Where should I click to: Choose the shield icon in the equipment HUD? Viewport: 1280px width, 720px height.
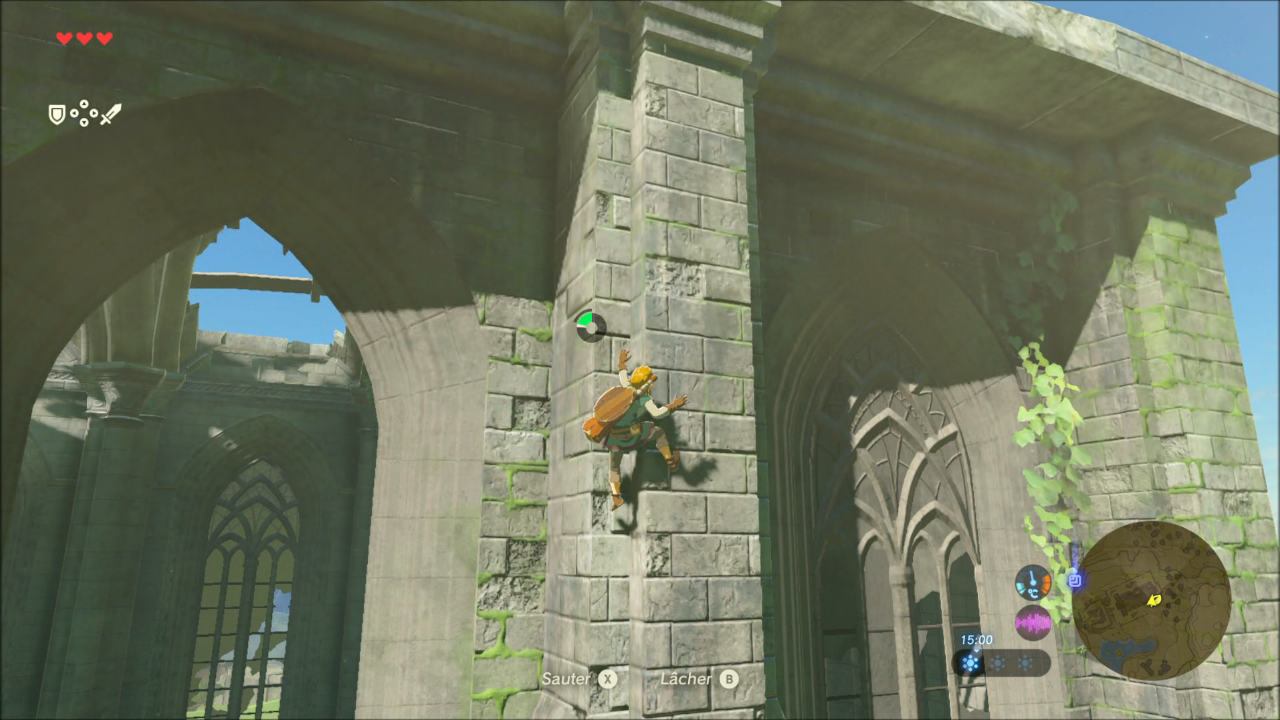click(57, 115)
